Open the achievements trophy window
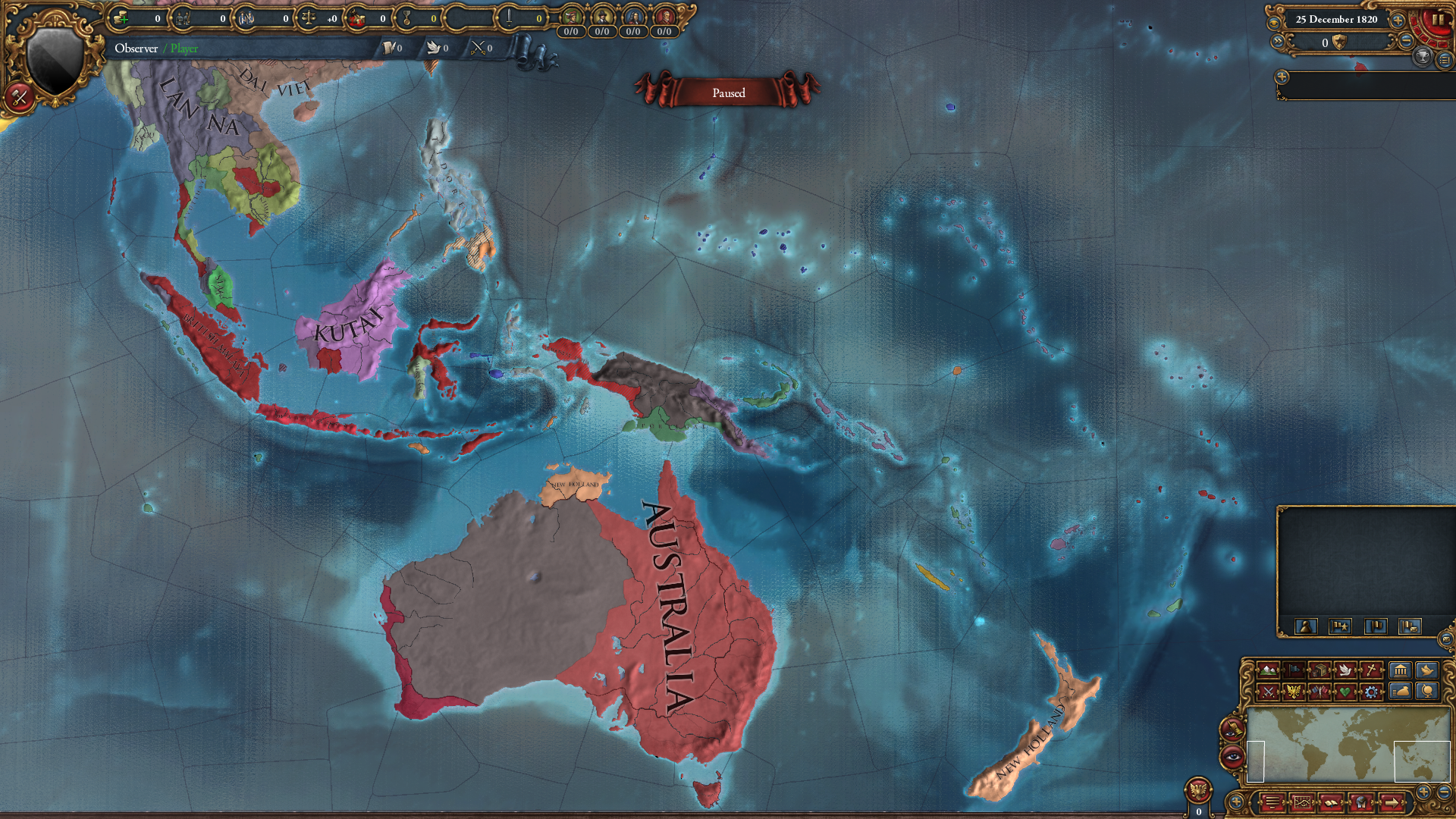Viewport: 1456px width, 819px height. [x=1423, y=58]
